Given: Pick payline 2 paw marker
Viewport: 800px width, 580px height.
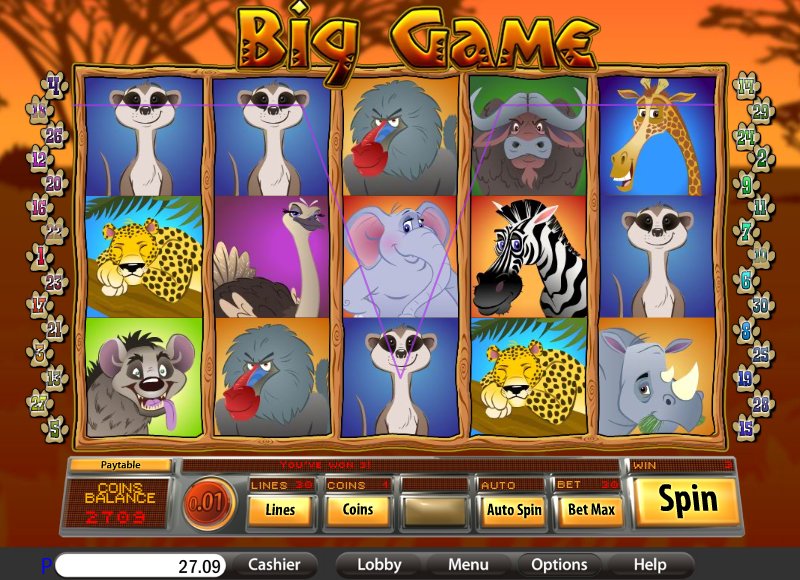Looking at the screenshot, I should coord(761,157).
